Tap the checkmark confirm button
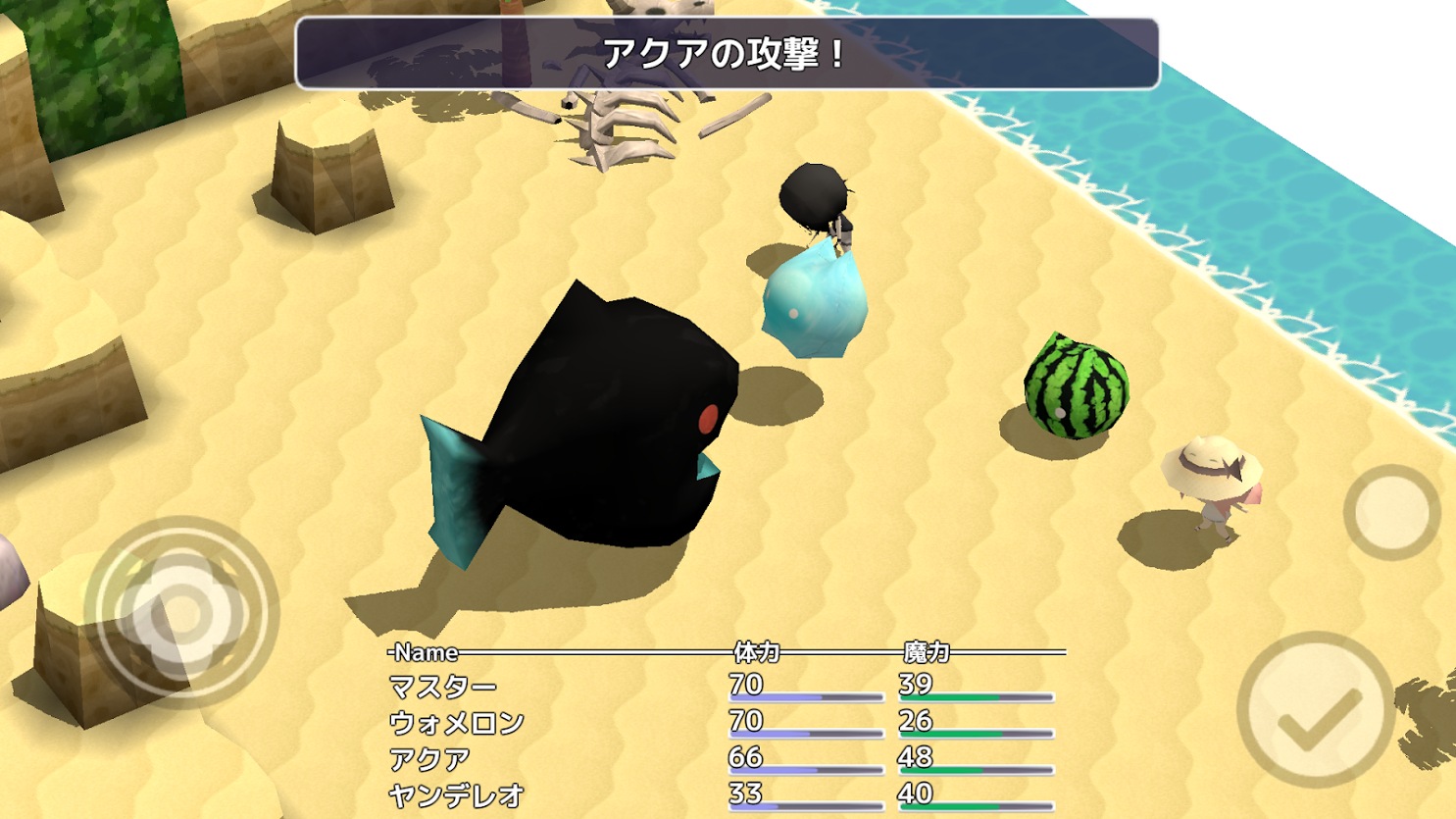1456x819 pixels. coord(1316,709)
